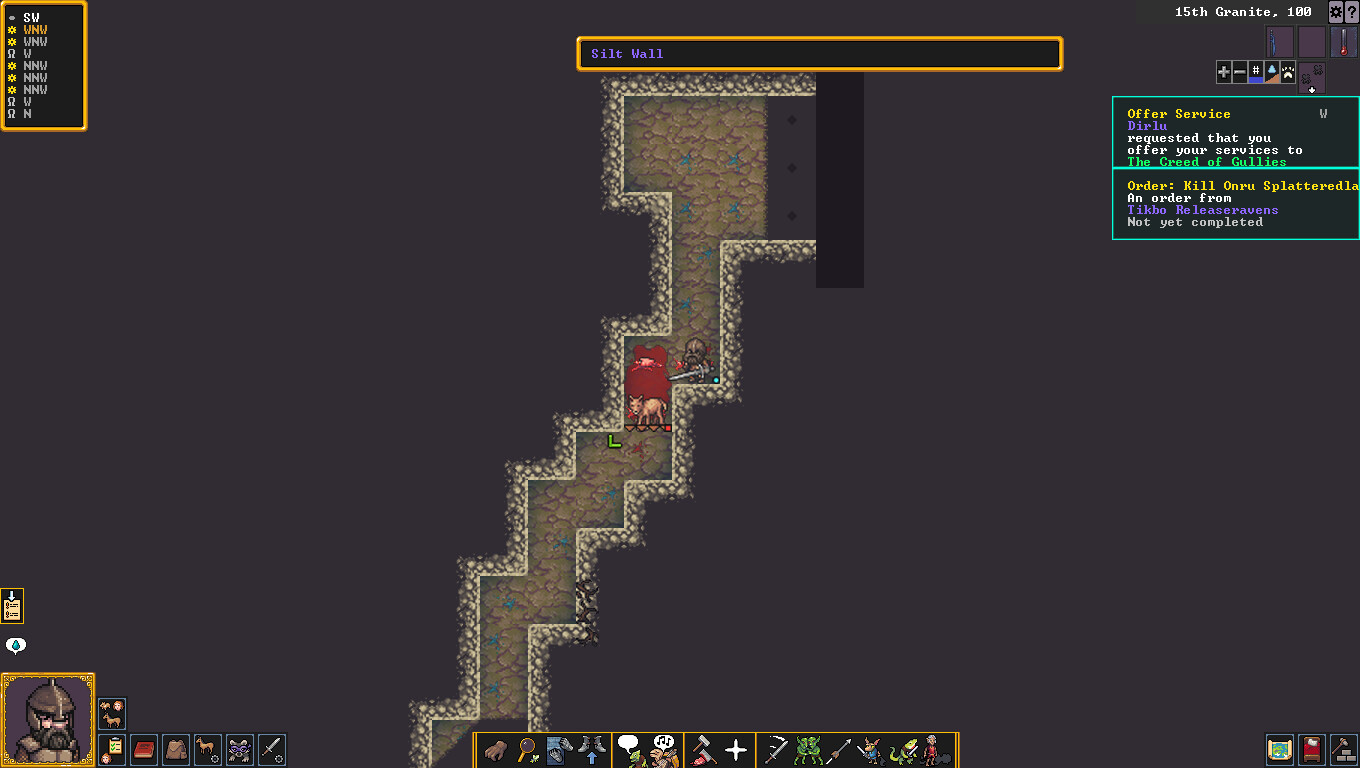
Task: Click the thermometer temperature icon
Action: (1344, 43)
